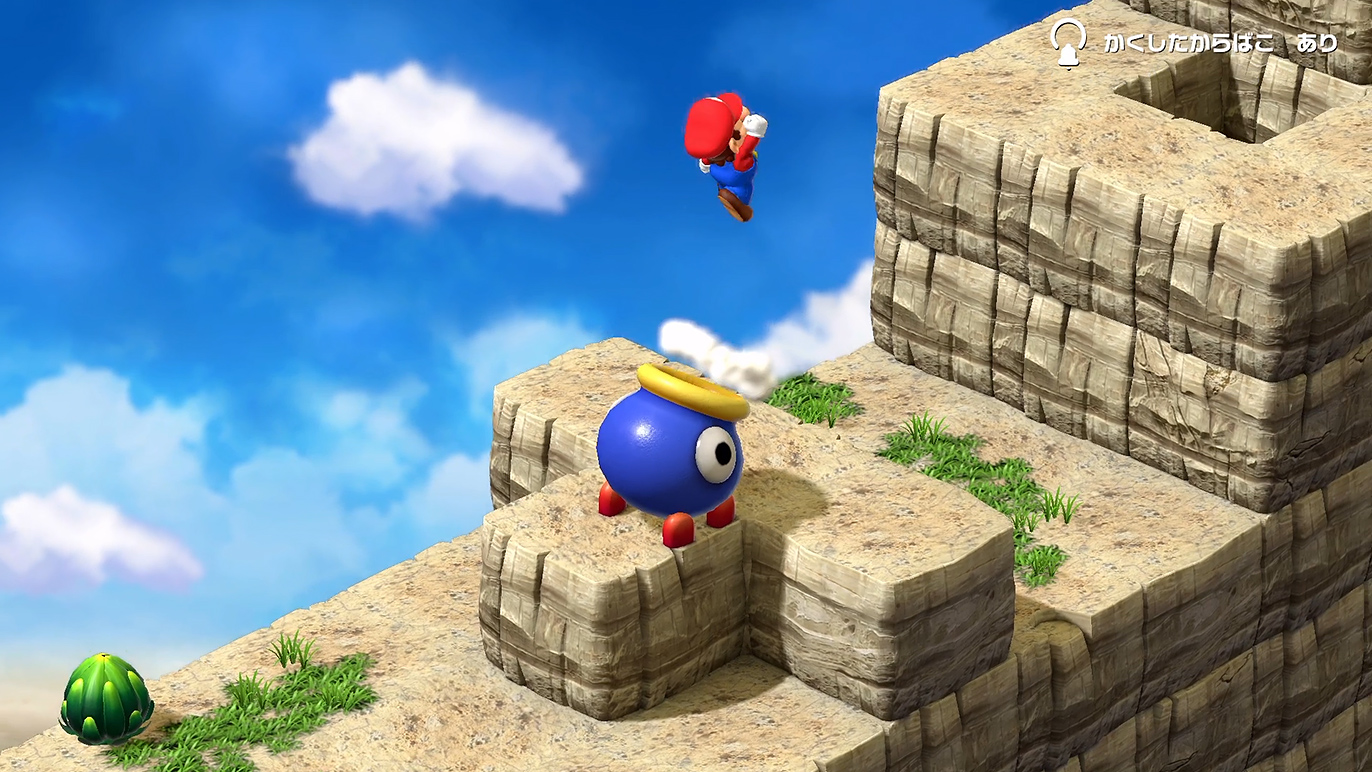The height and width of the screenshot is (772, 1372).
Task: Click the hidden treasure bell icon
Action: coord(1069,43)
